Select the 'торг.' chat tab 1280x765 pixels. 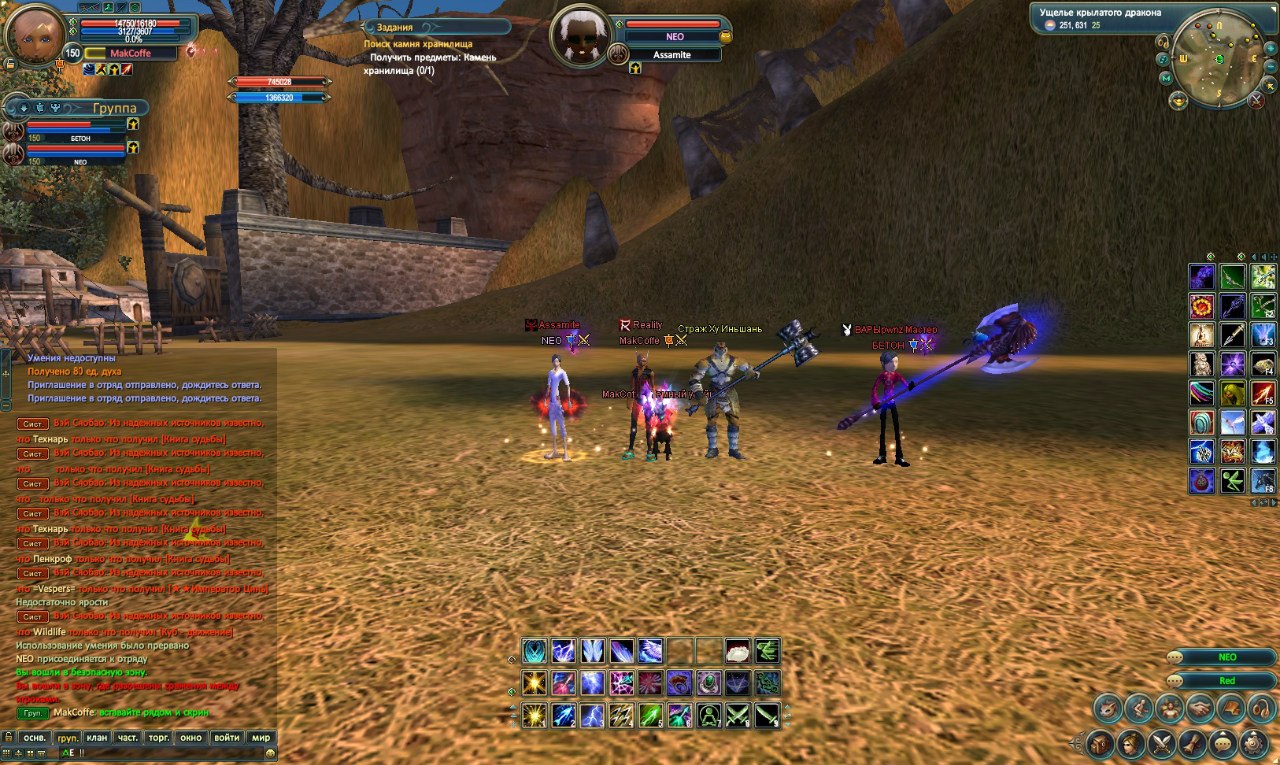click(157, 738)
